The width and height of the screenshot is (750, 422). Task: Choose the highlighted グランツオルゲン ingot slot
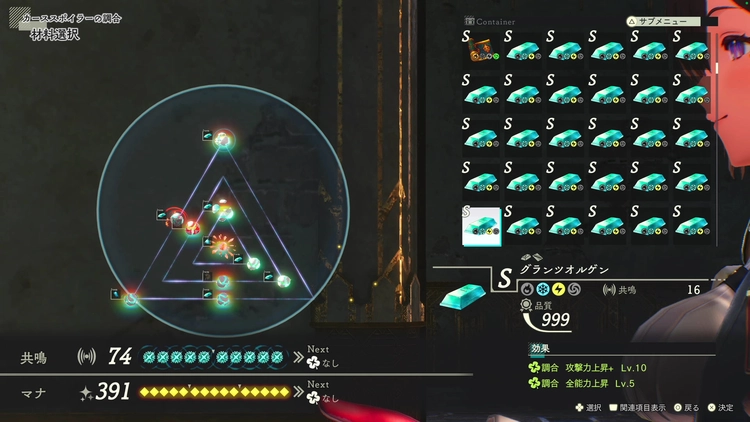pyautogui.click(x=481, y=225)
